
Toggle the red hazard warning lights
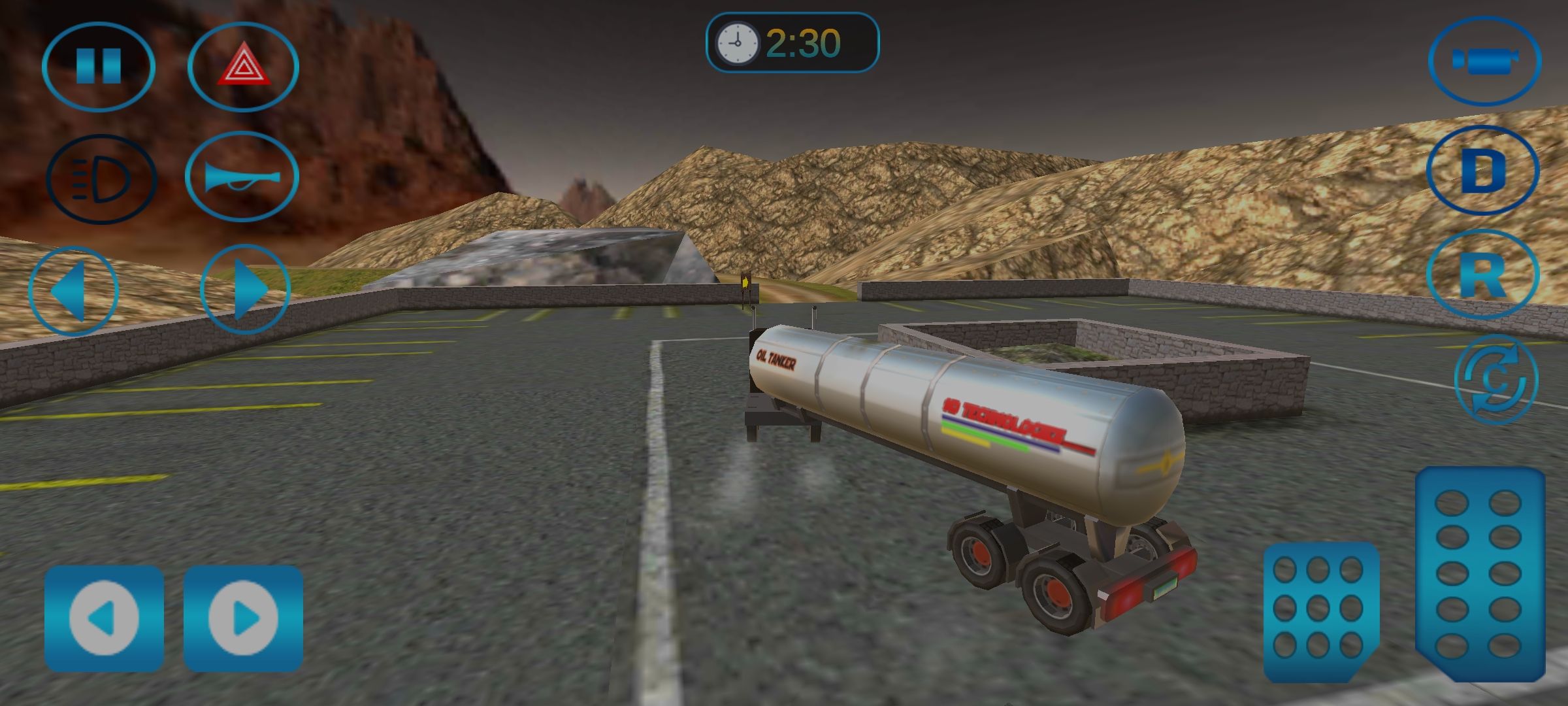click(243, 66)
